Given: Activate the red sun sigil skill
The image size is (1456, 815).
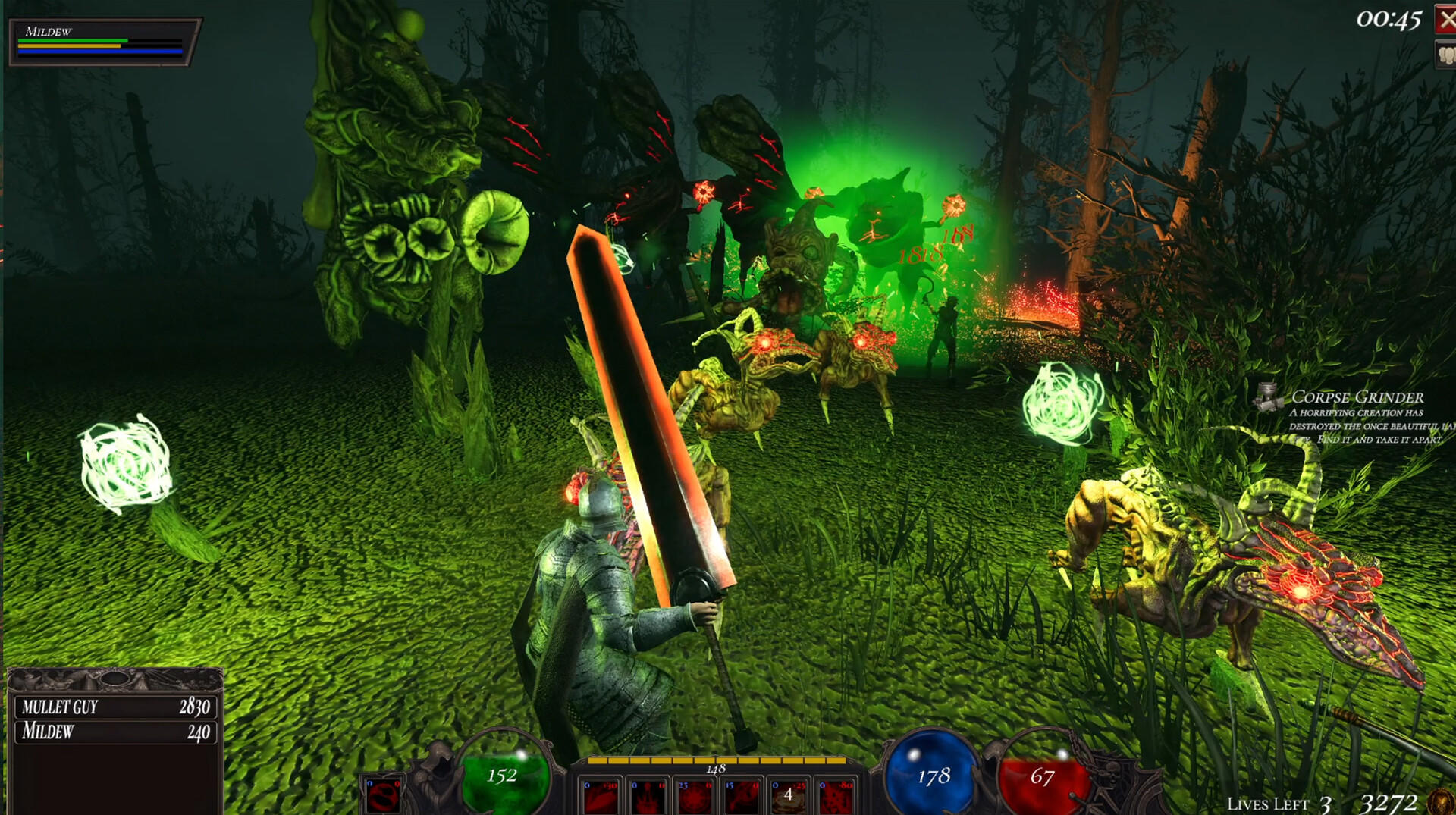Looking at the screenshot, I should (x=694, y=796).
